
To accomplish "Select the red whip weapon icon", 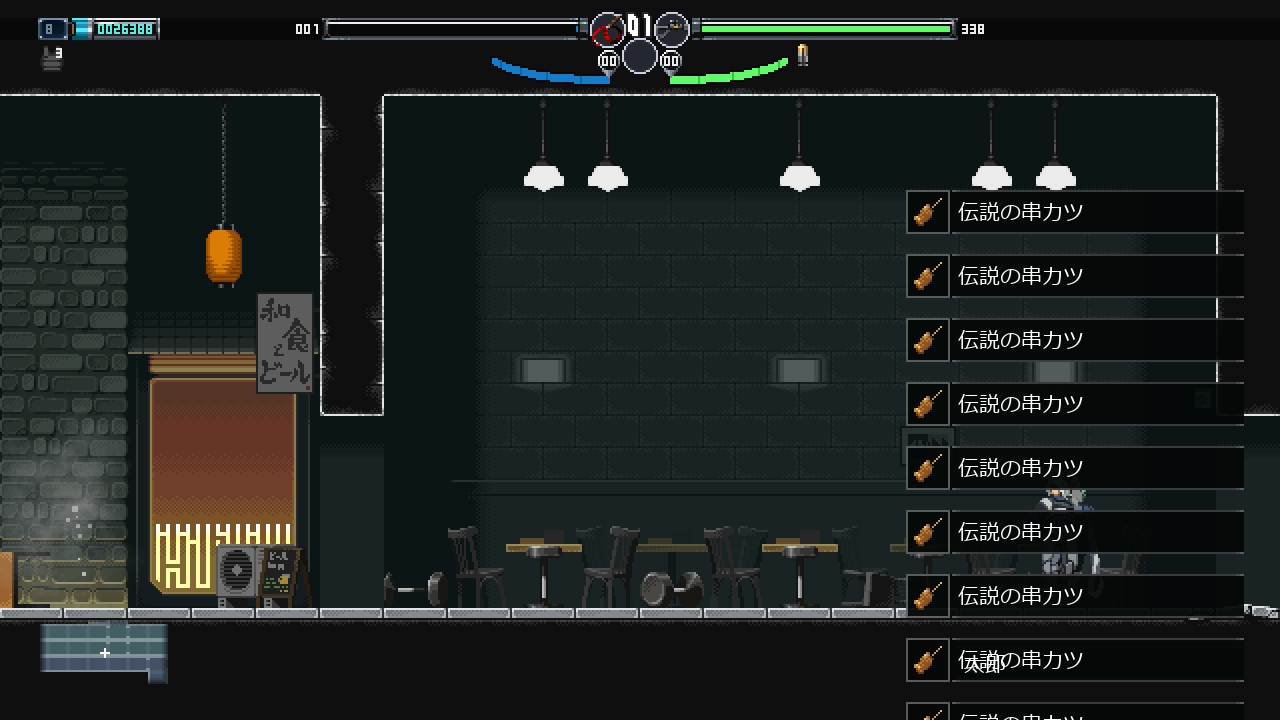I will [x=607, y=30].
